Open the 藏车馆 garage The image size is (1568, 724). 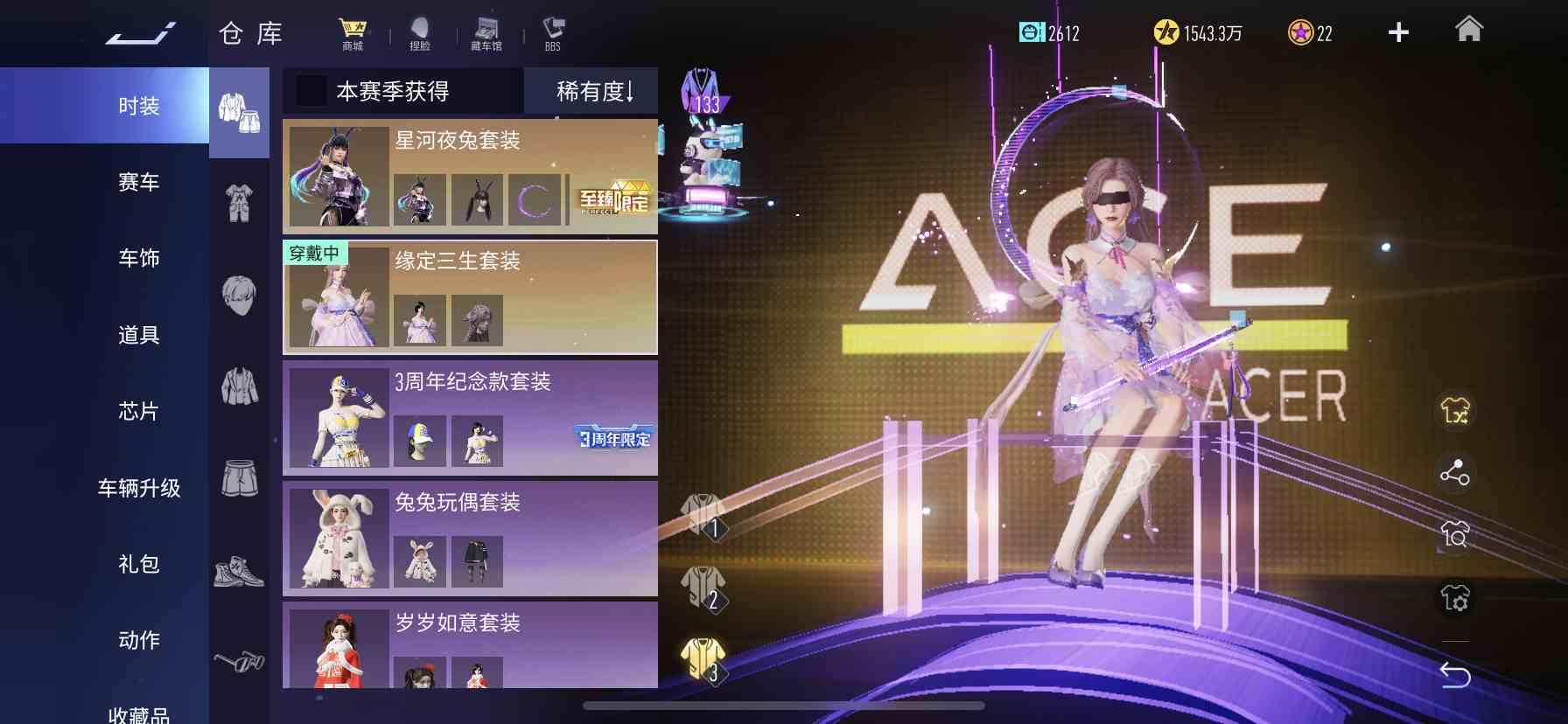click(x=486, y=34)
